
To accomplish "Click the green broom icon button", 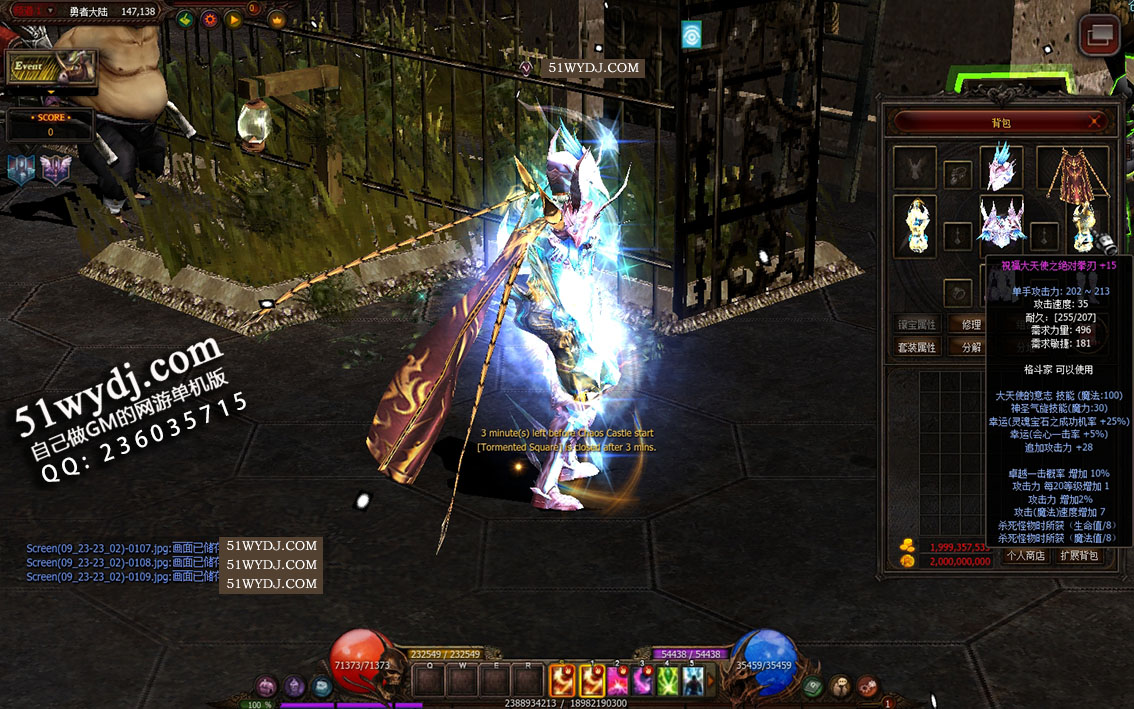I will [184, 19].
